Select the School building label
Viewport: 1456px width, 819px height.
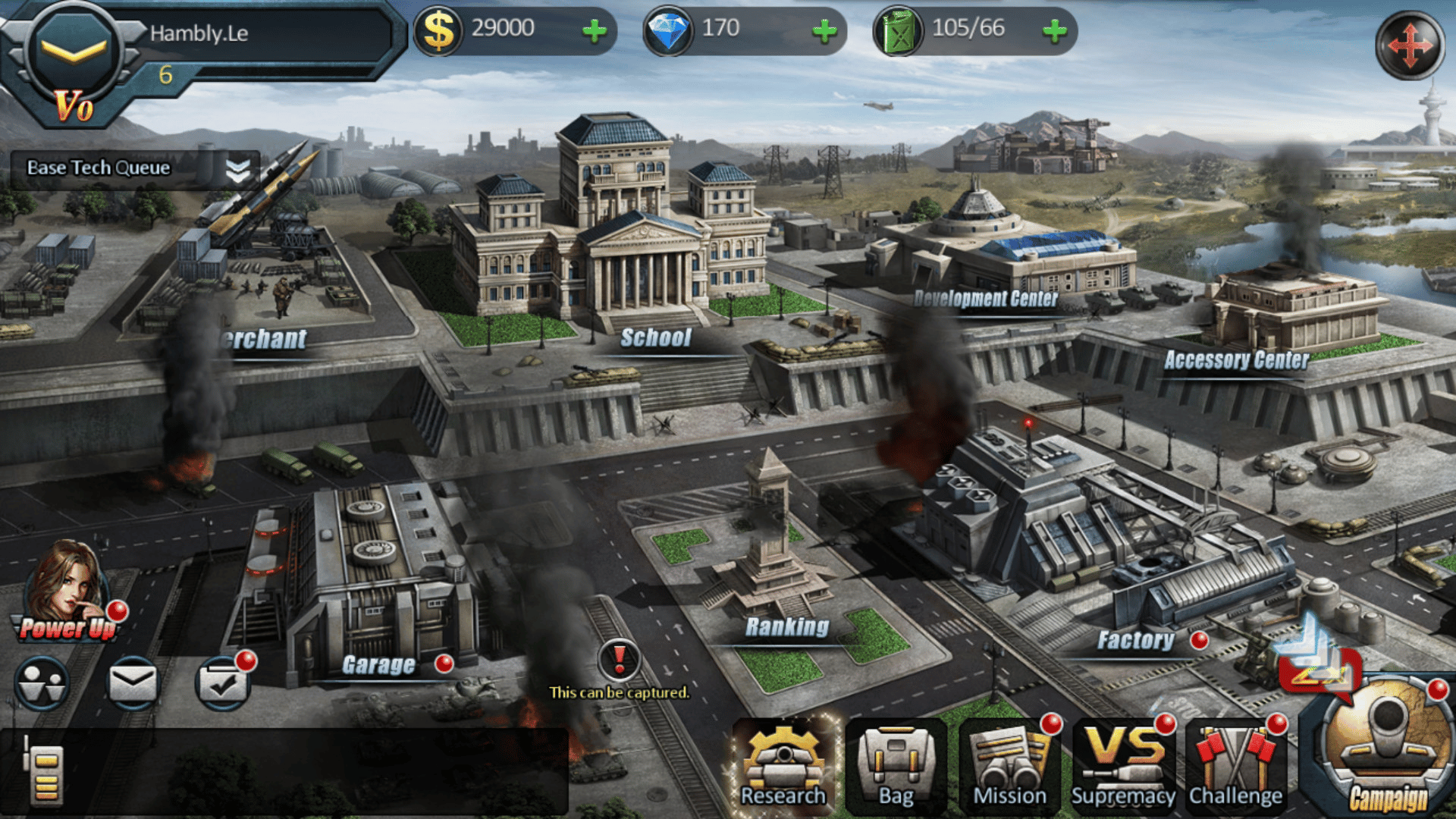[x=656, y=338]
